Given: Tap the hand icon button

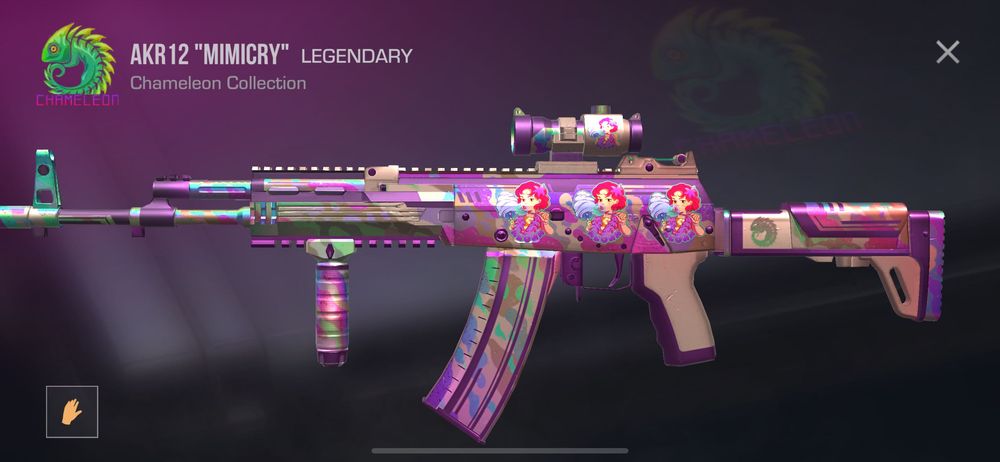Looking at the screenshot, I should [72, 411].
